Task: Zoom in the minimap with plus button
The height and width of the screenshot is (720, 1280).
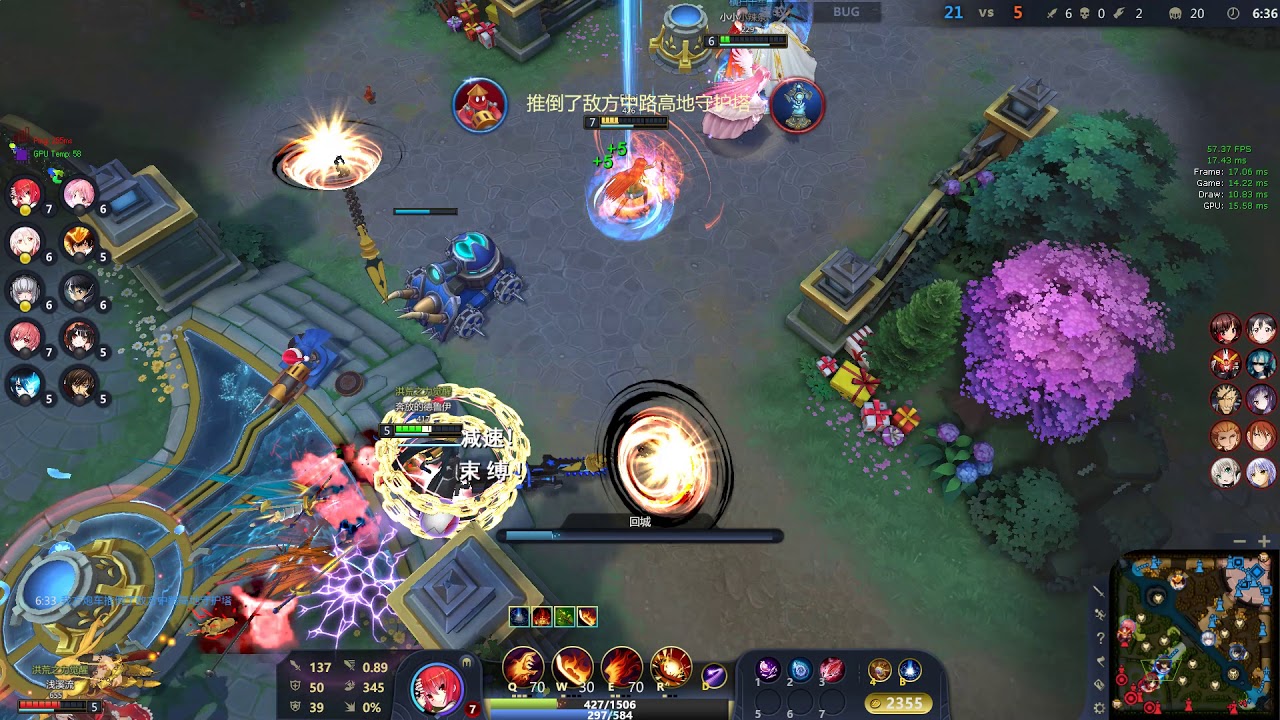Action: 1264,541
